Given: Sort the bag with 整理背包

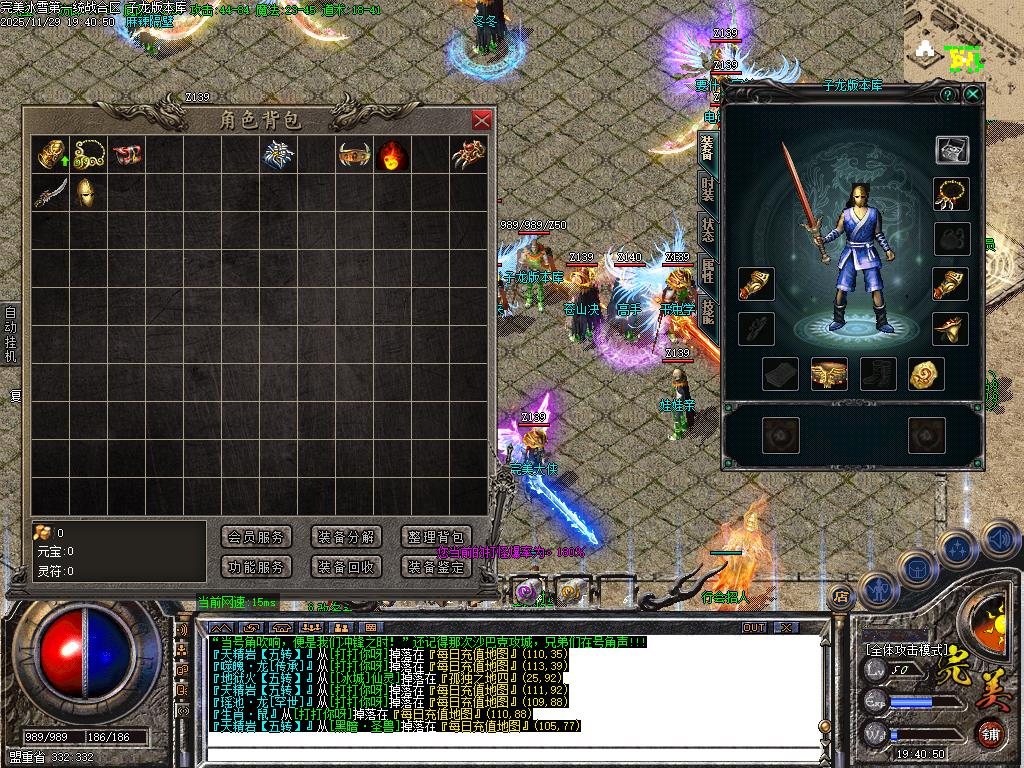Looking at the screenshot, I should click(436, 537).
